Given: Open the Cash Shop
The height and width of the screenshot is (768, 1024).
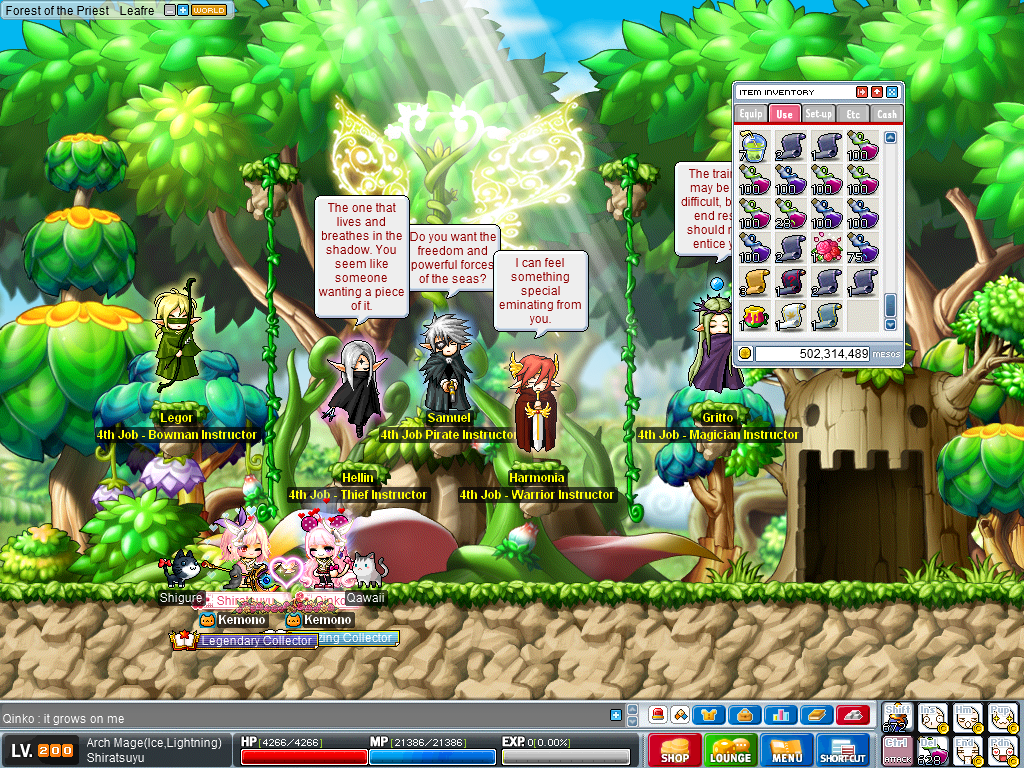Looking at the screenshot, I should (674, 750).
